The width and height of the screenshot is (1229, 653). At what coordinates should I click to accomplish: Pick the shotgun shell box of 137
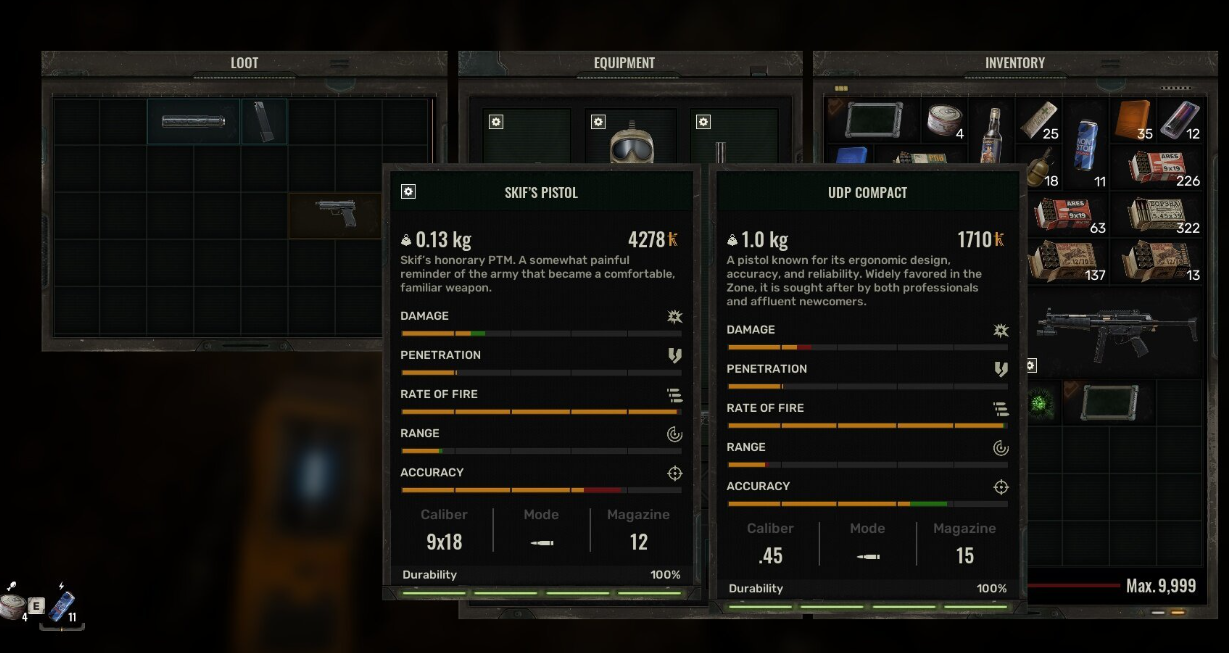[x=1062, y=261]
